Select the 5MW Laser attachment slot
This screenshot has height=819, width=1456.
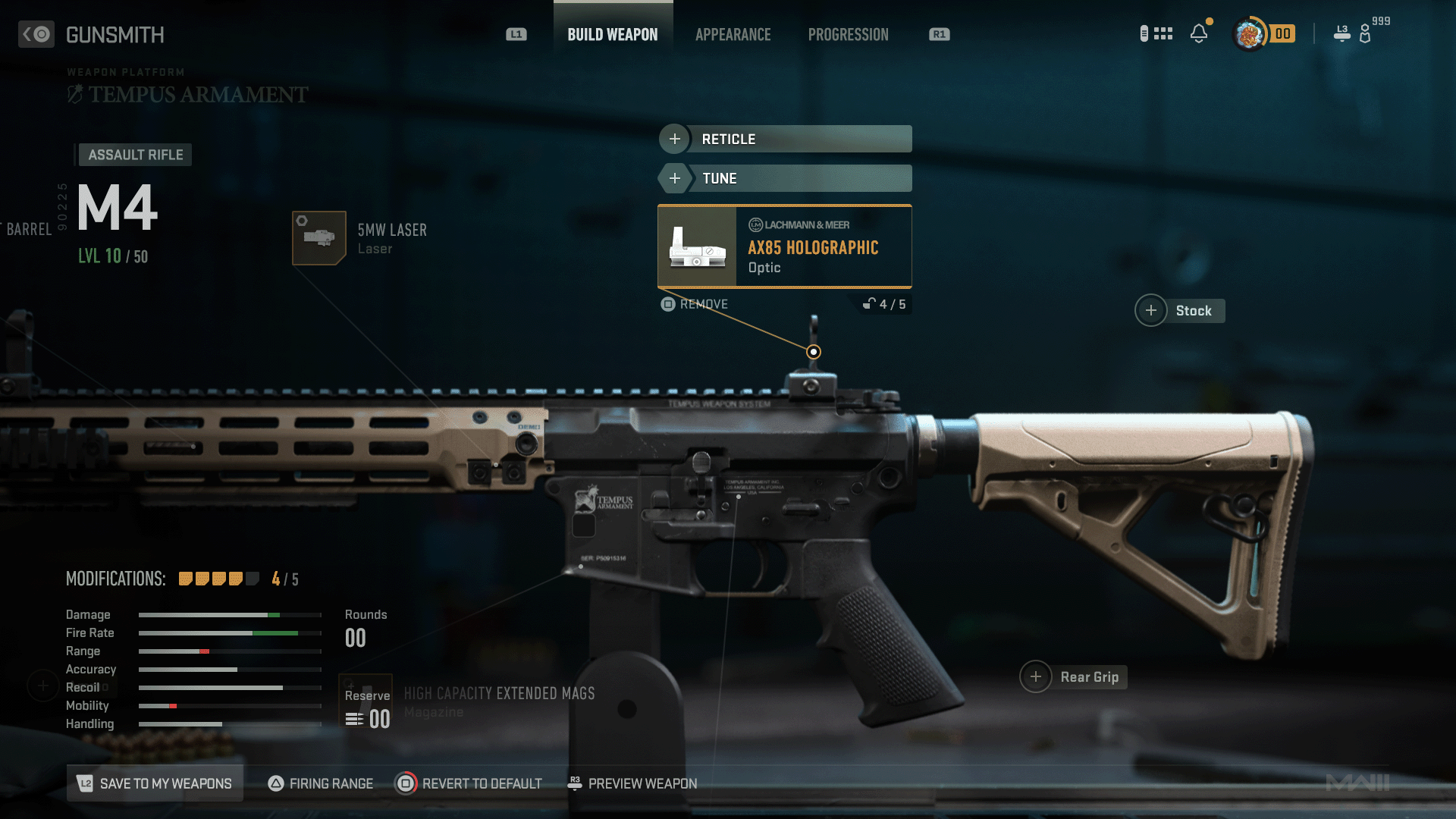click(319, 238)
